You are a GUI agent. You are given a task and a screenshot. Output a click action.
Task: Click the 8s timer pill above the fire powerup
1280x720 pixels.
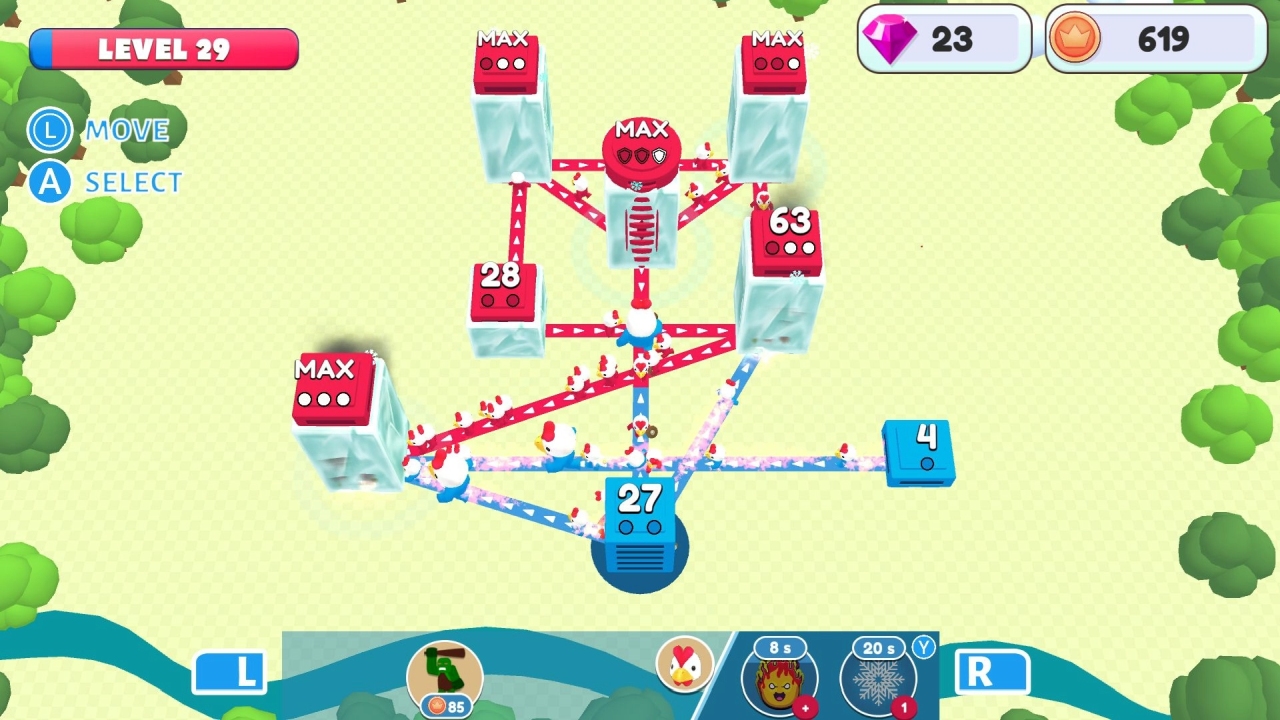[782, 648]
